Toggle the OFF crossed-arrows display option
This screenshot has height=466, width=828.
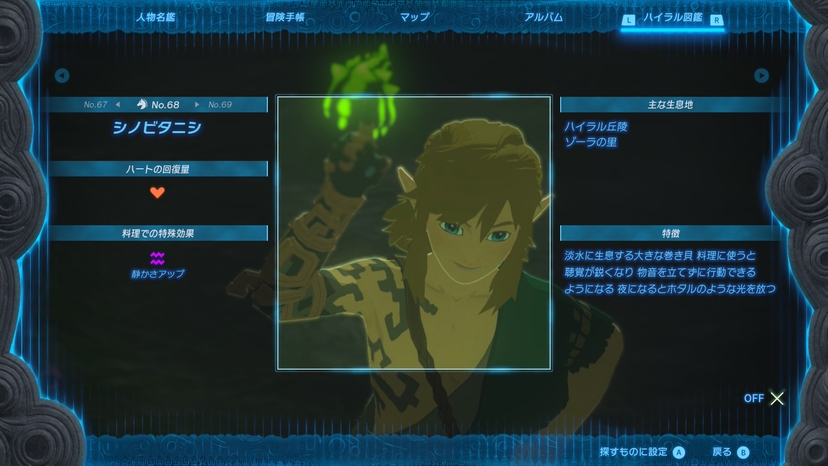click(x=766, y=398)
